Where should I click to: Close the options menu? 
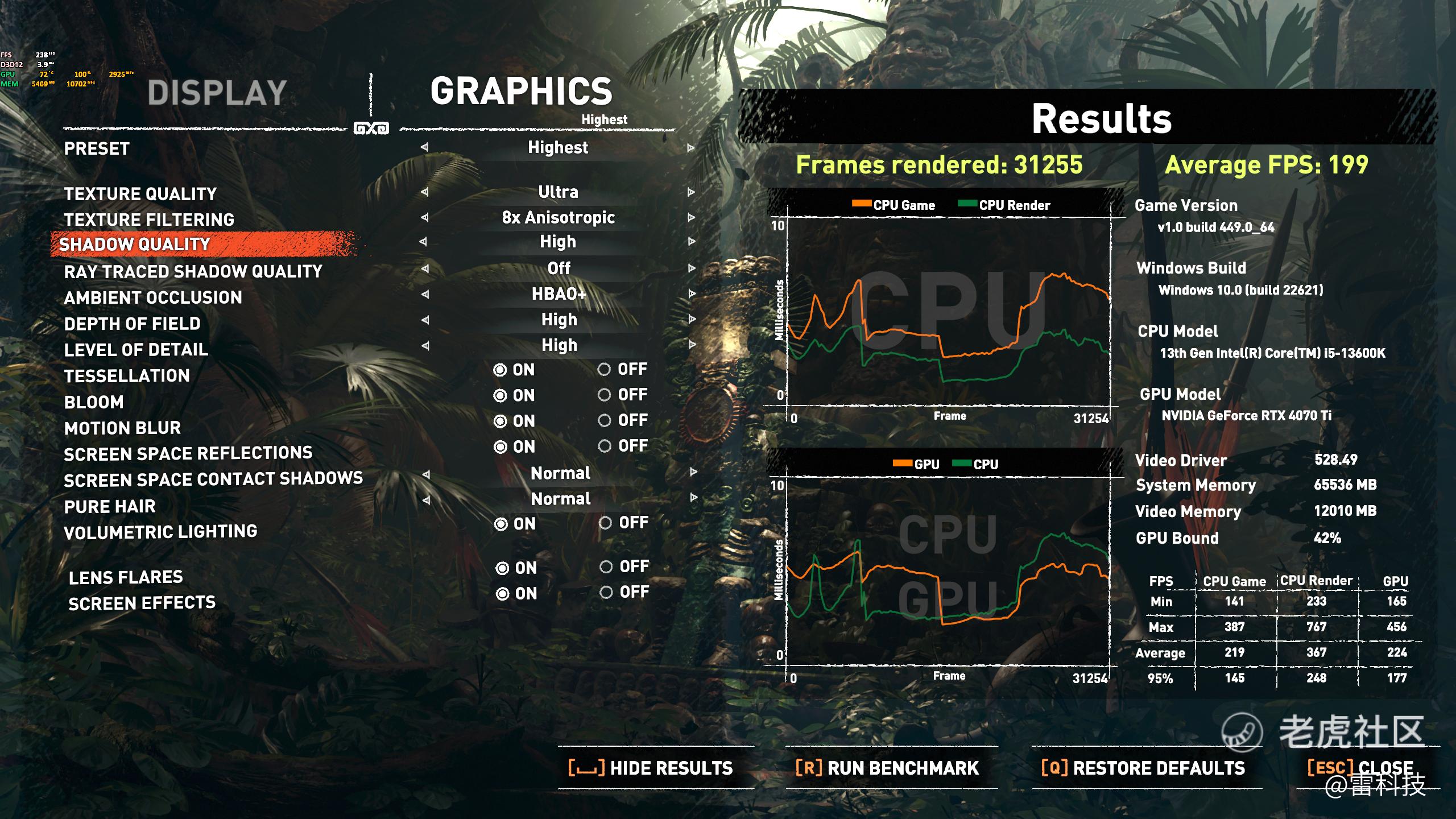click(x=1360, y=768)
